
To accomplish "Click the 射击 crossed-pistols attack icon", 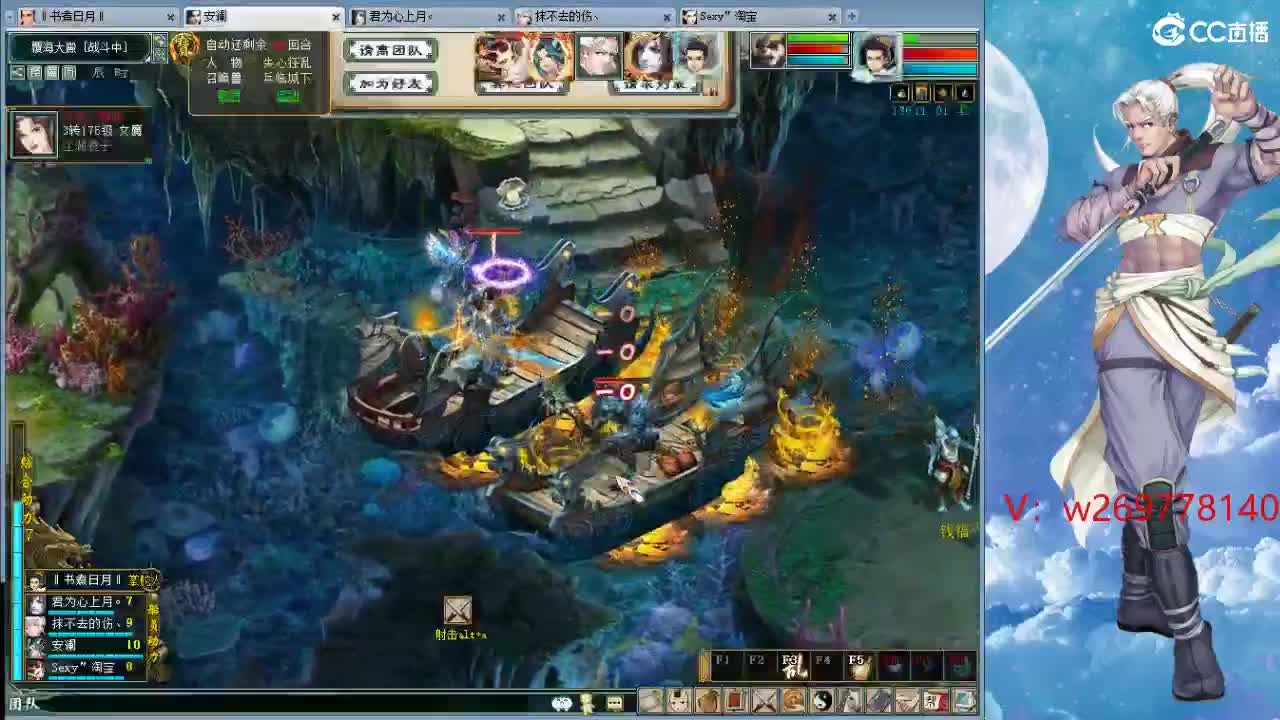I will [457, 611].
